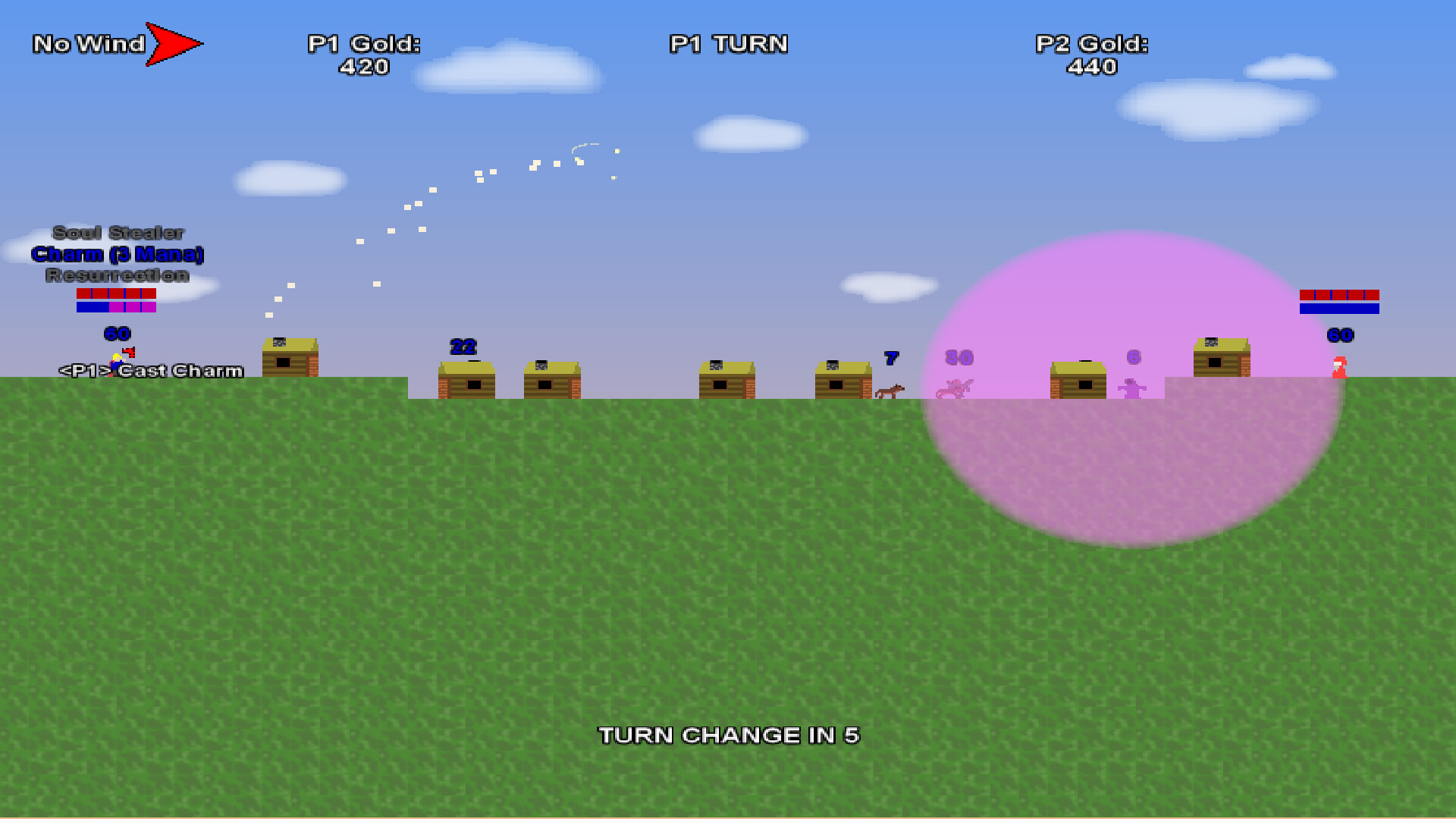1456x819 pixels.
Task: Click P1's red health bar
Action: tap(116, 294)
